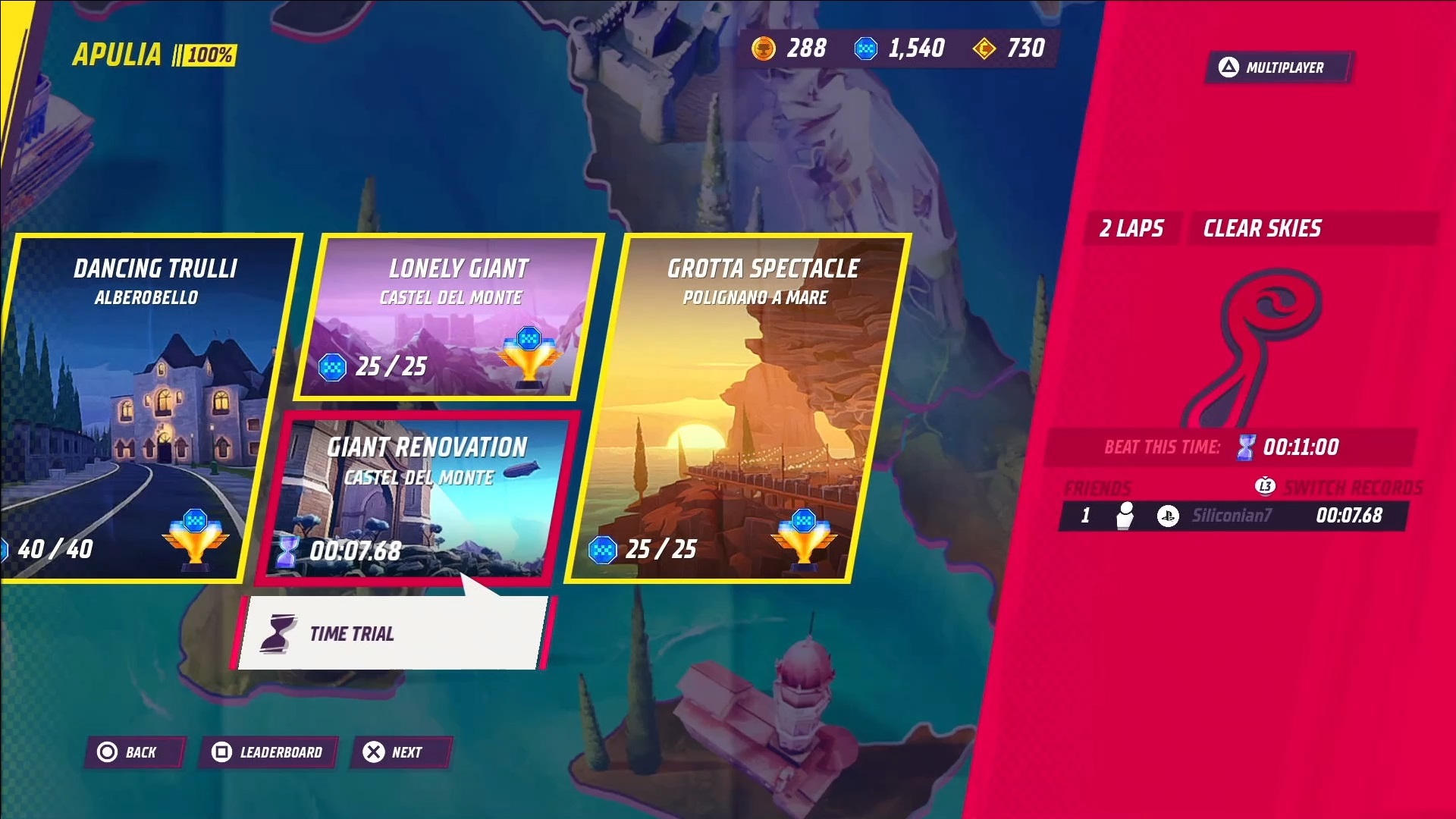Click the trophy currency icon showing 288
The width and height of the screenshot is (1456, 819).
click(765, 49)
